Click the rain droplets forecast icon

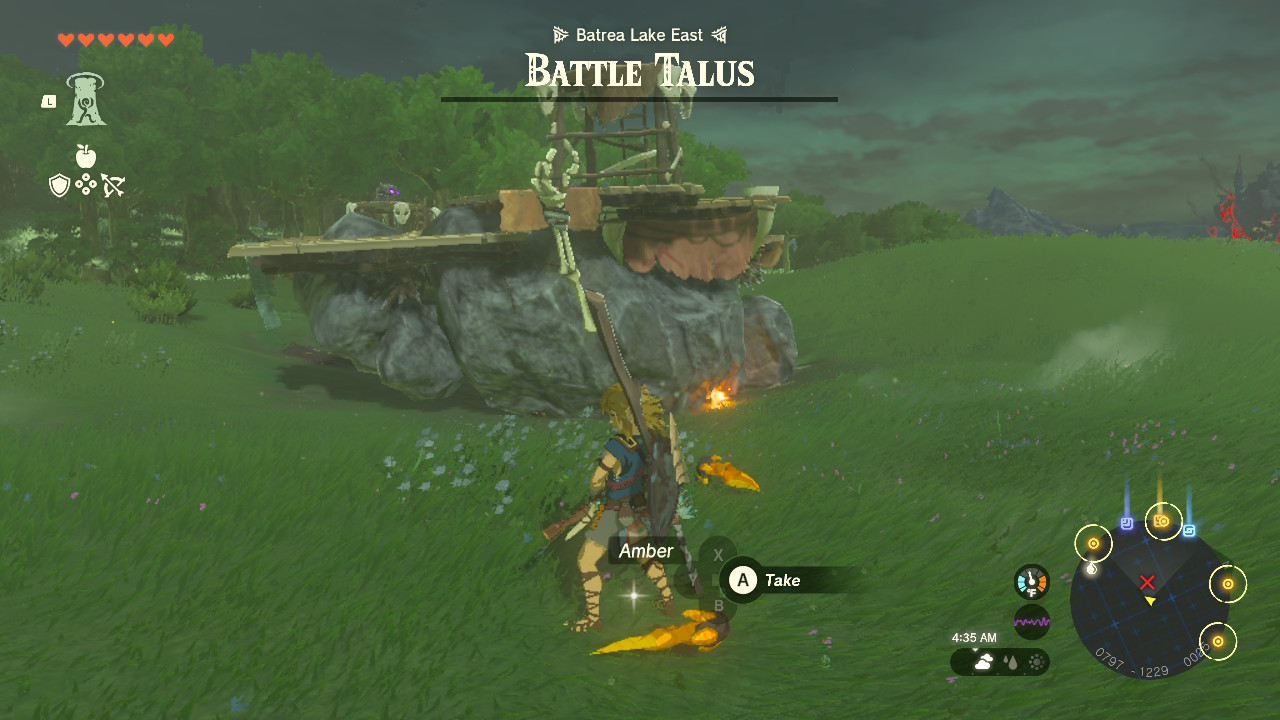click(1012, 662)
